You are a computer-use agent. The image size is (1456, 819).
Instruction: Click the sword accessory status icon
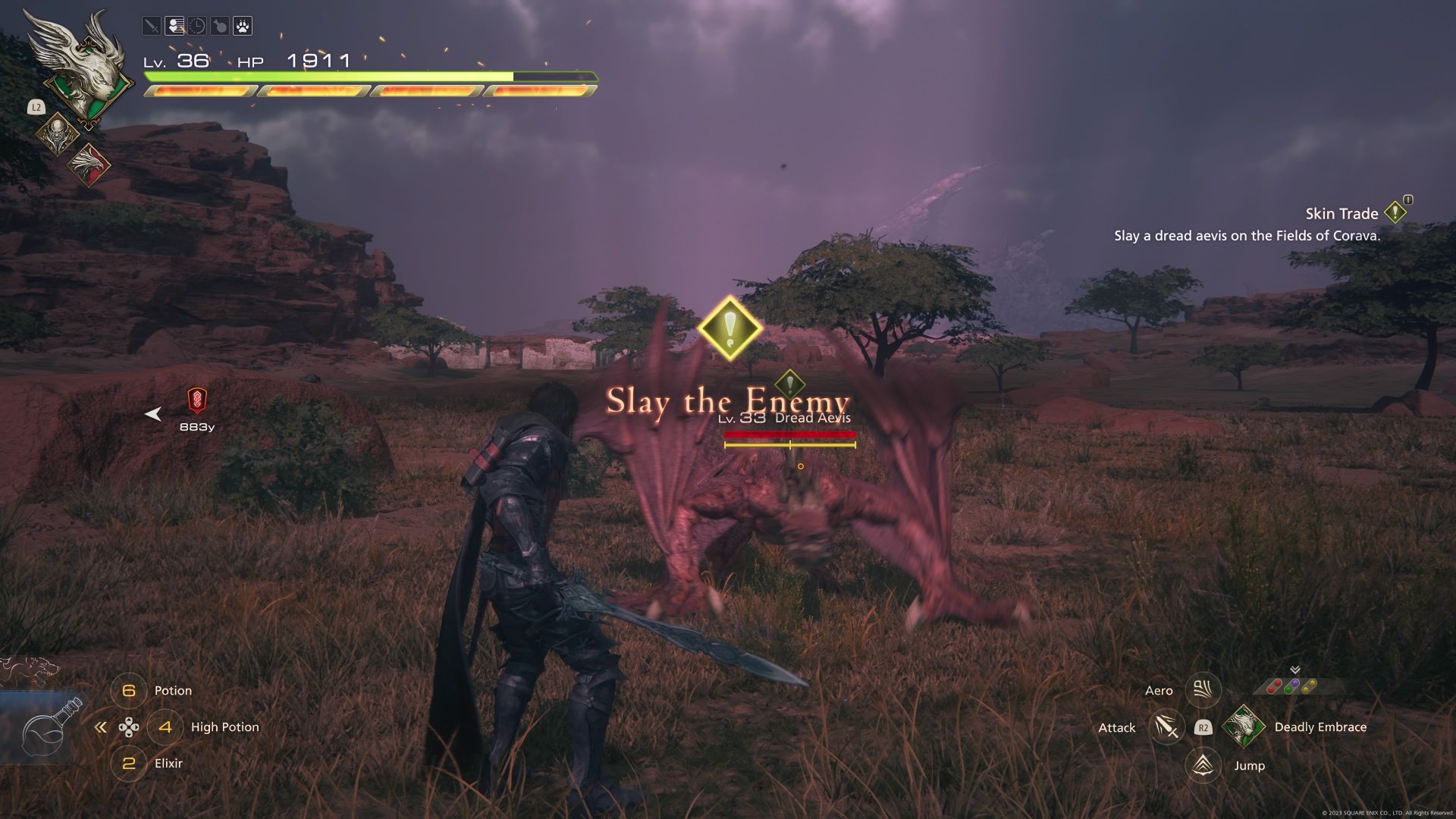[x=152, y=27]
